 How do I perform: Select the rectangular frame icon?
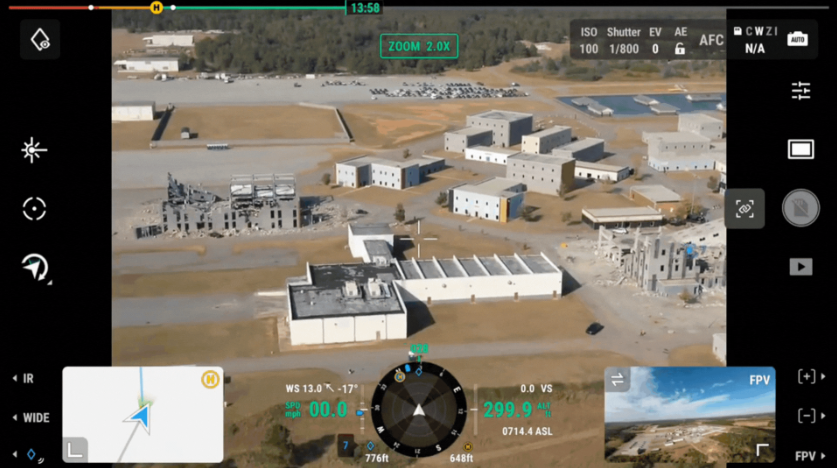(x=801, y=150)
